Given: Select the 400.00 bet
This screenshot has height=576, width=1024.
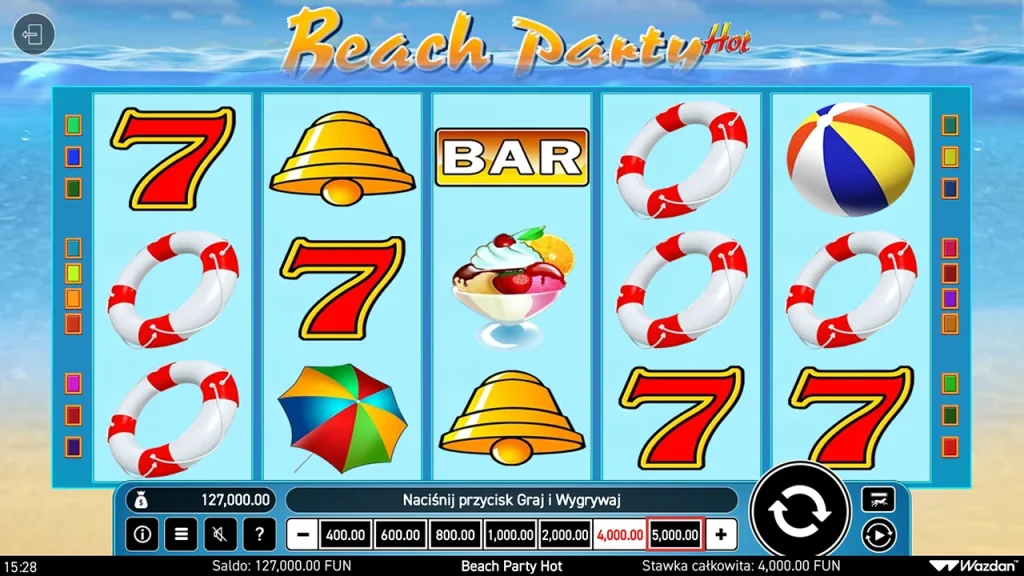Looking at the screenshot, I should 346,535.
